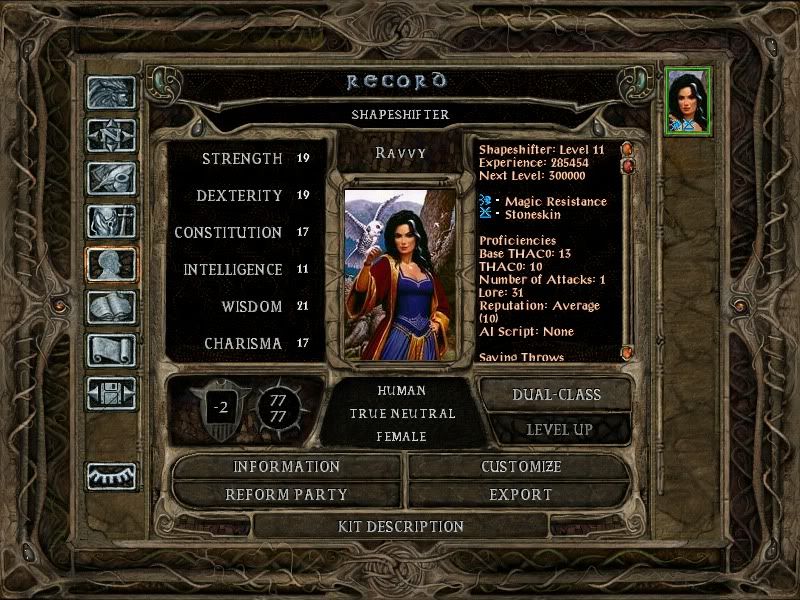
Task: Open the area map compass icon
Action: [111, 135]
